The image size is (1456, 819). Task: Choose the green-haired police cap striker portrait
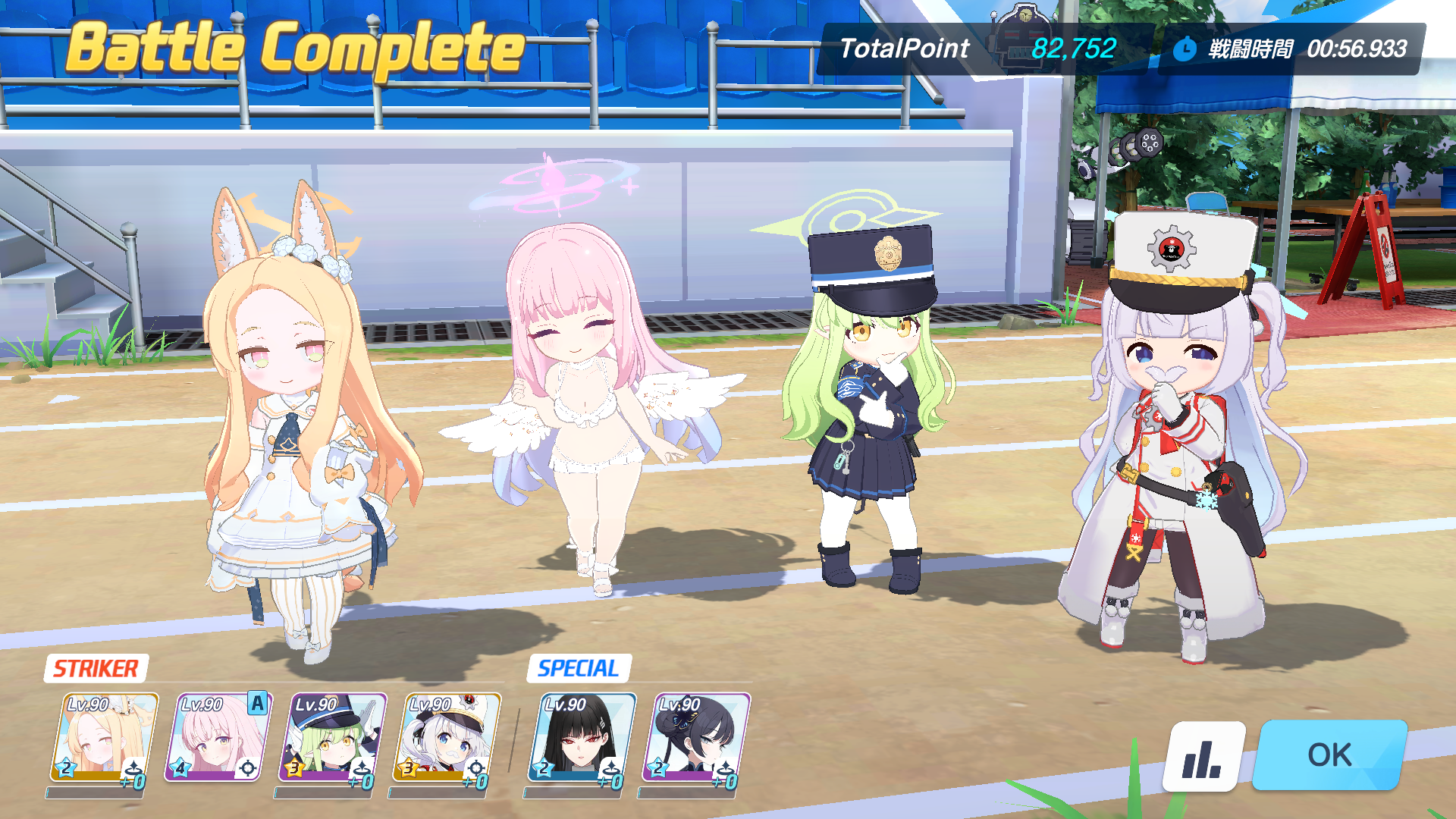(333, 737)
